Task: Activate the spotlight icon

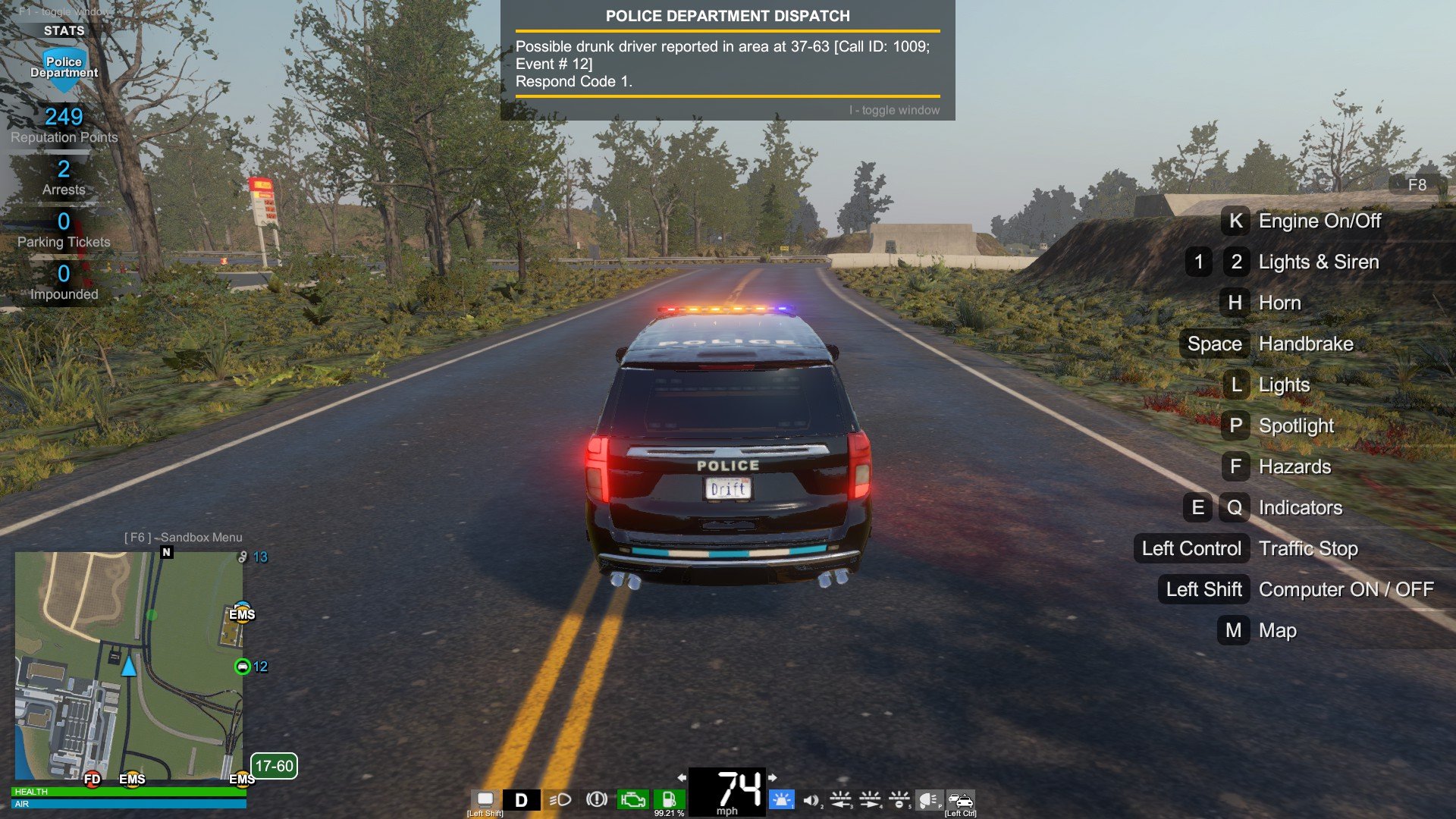Action: (928, 799)
